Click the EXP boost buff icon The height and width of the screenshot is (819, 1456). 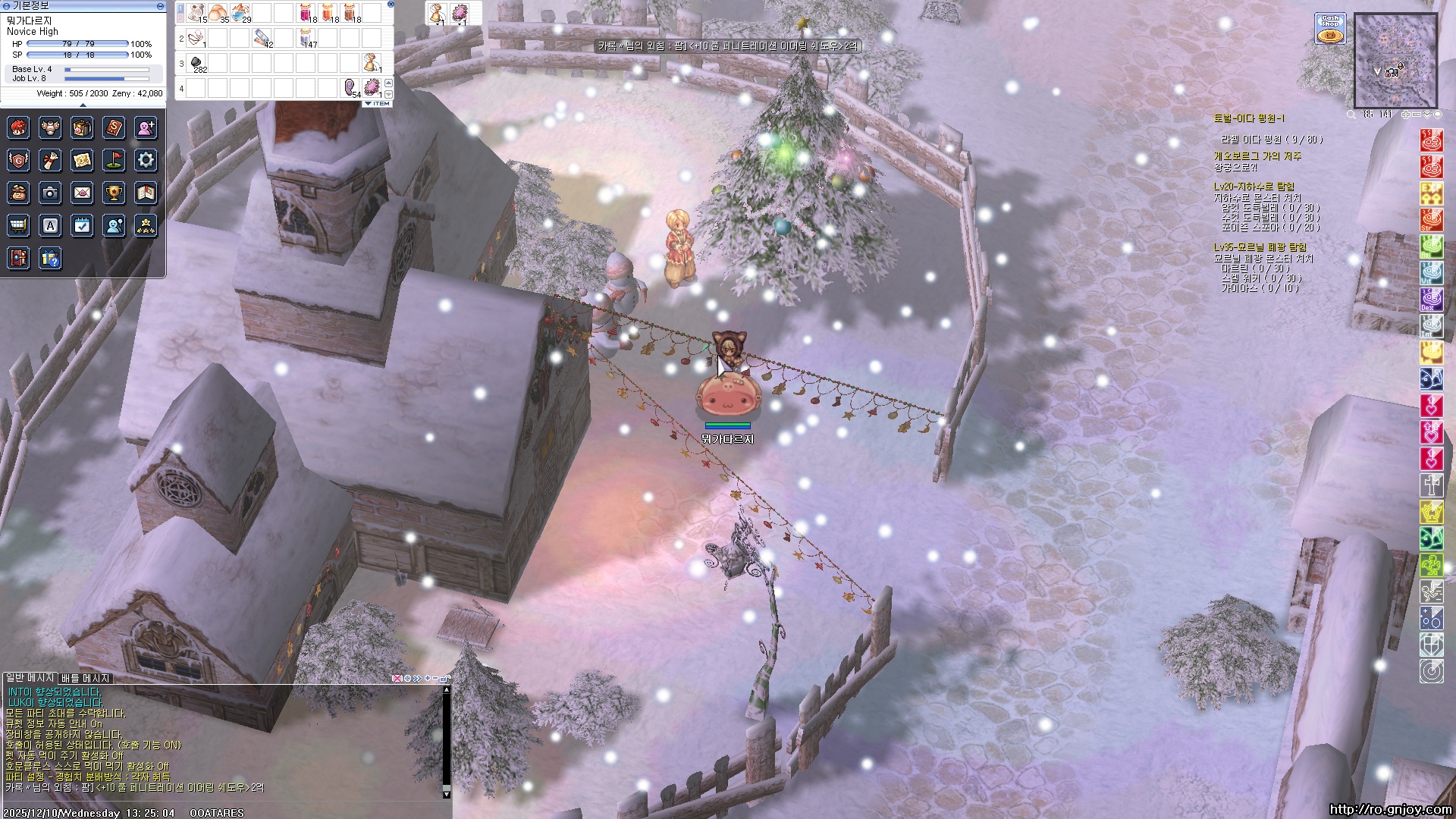coord(1430,193)
